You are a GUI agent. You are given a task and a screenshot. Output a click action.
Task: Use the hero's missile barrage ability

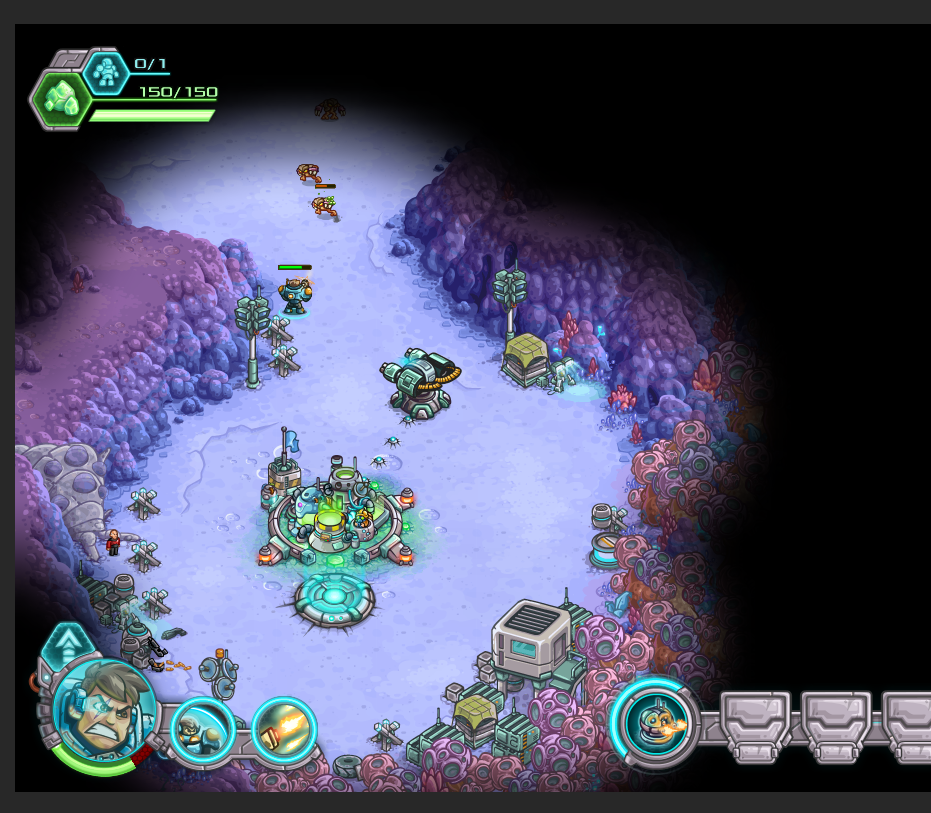coord(283,731)
